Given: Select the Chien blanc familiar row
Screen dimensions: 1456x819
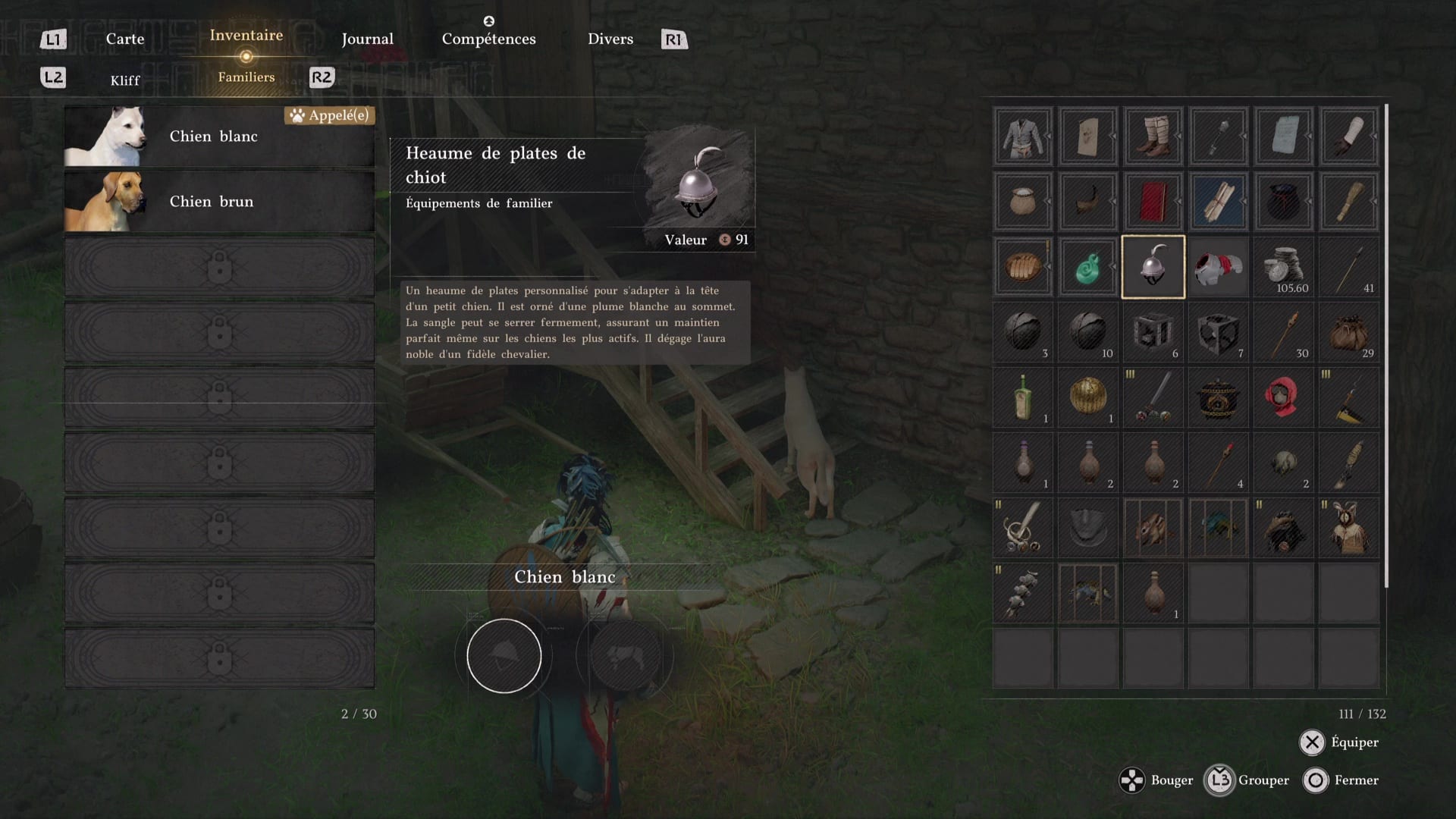Looking at the screenshot, I should tap(219, 136).
